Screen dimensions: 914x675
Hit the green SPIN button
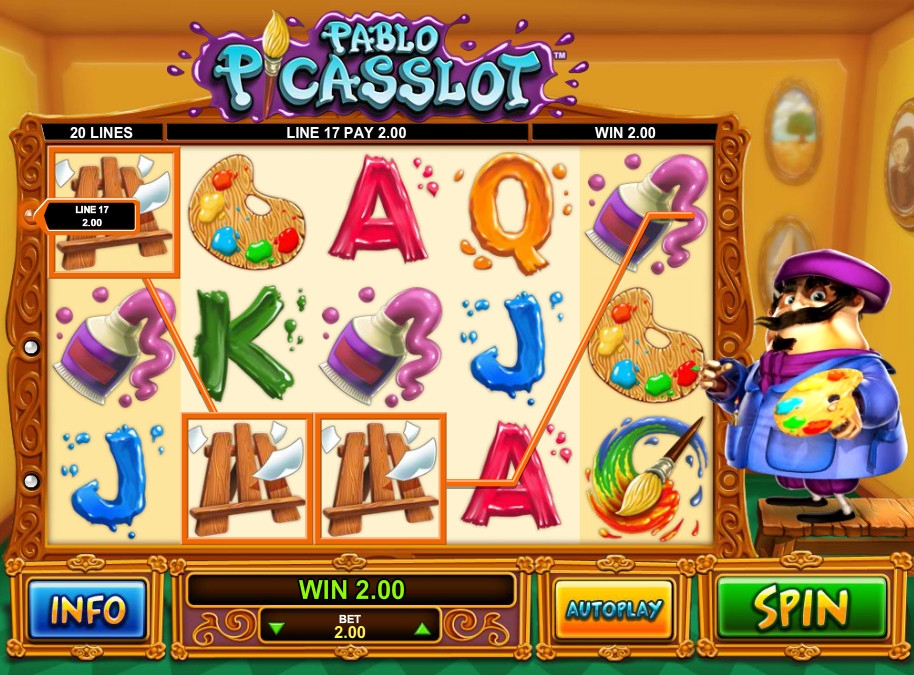pos(802,608)
